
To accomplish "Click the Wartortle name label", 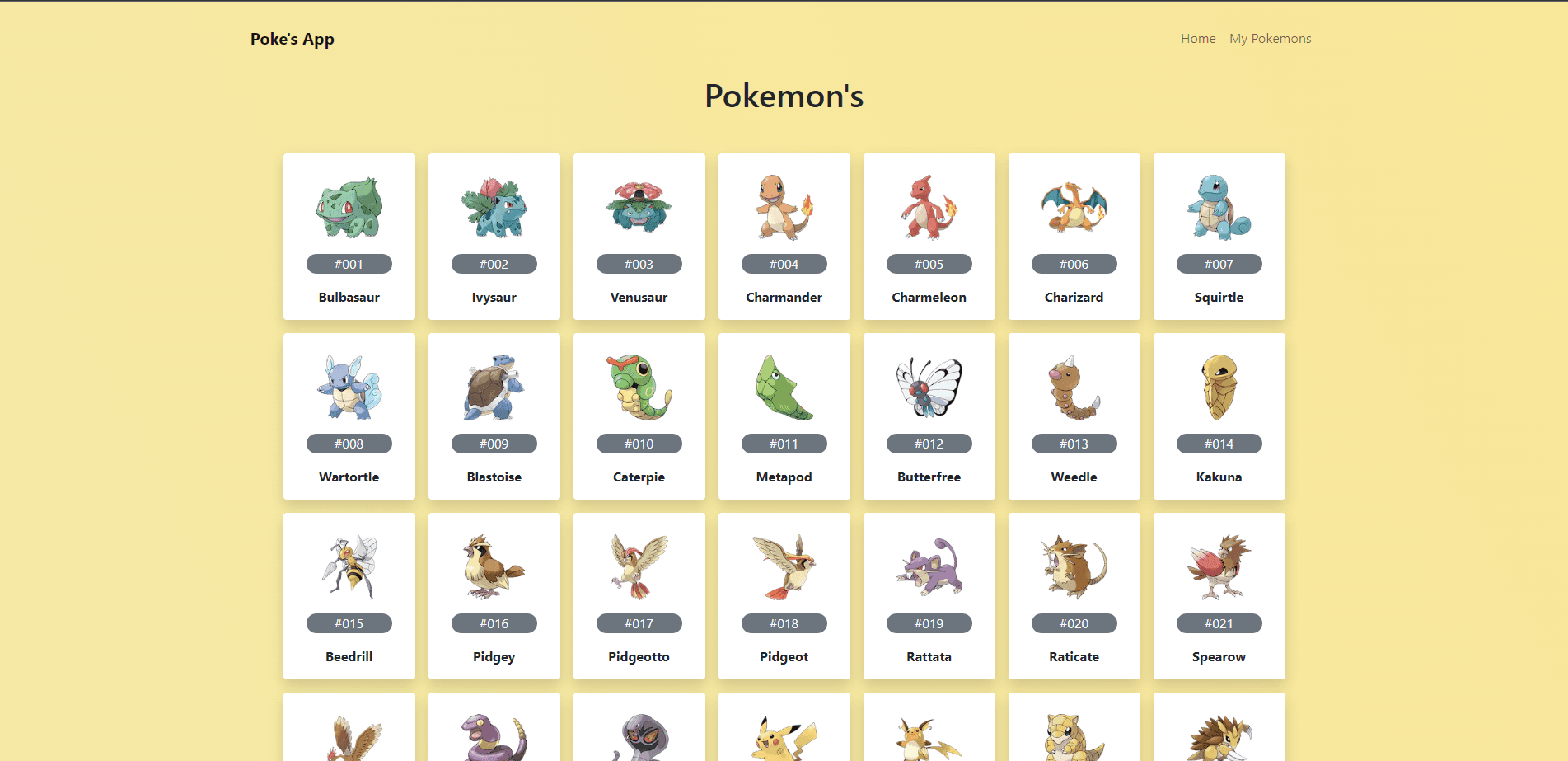I will coord(349,477).
